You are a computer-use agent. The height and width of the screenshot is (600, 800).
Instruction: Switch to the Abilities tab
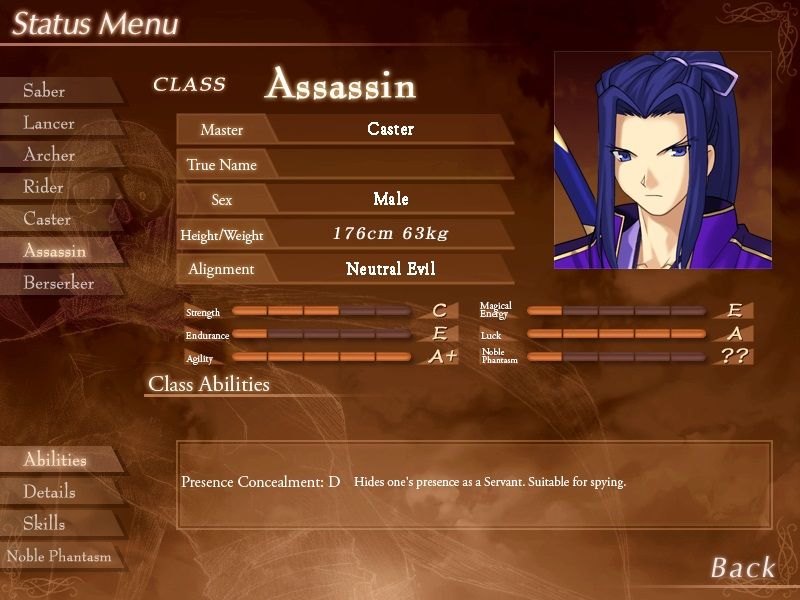[x=55, y=460]
